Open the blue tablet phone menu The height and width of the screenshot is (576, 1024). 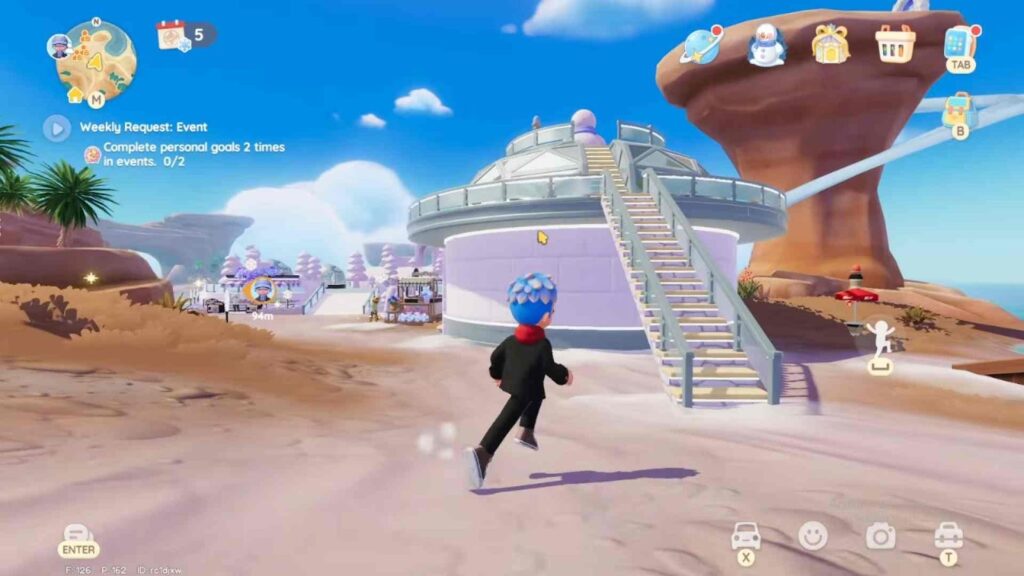point(959,42)
